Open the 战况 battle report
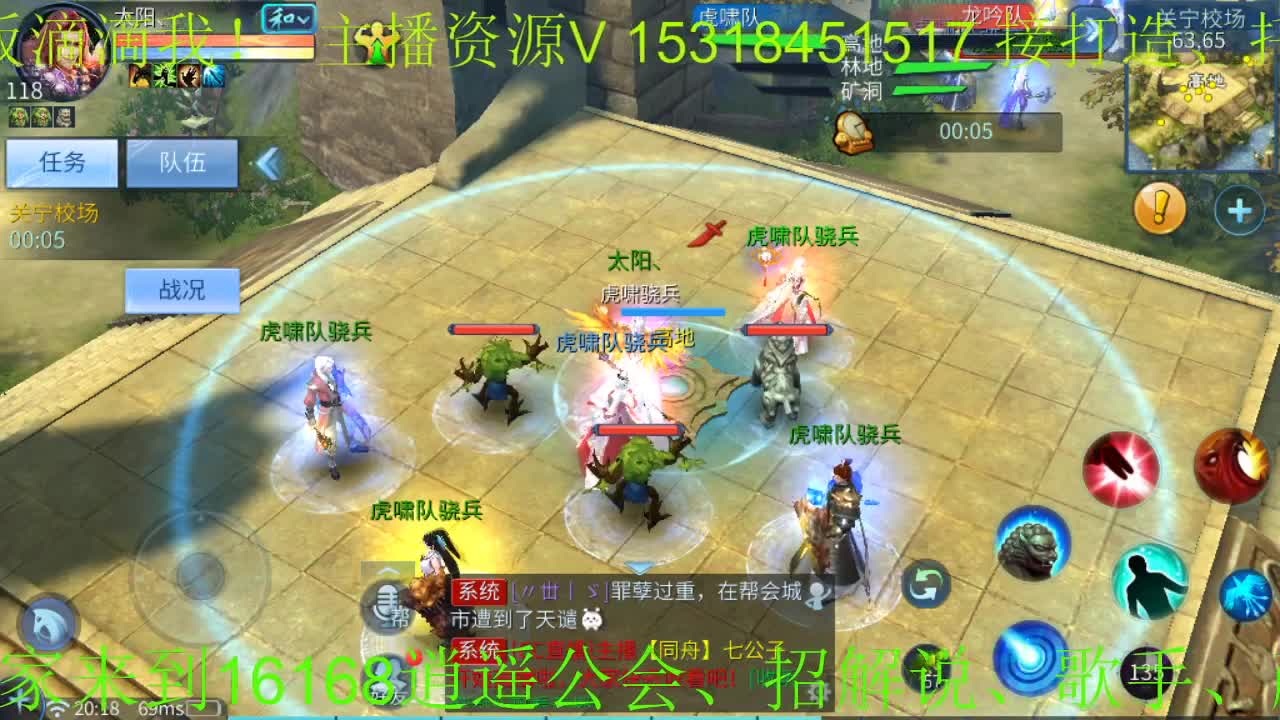The height and width of the screenshot is (720, 1280). pyautogui.click(x=182, y=289)
